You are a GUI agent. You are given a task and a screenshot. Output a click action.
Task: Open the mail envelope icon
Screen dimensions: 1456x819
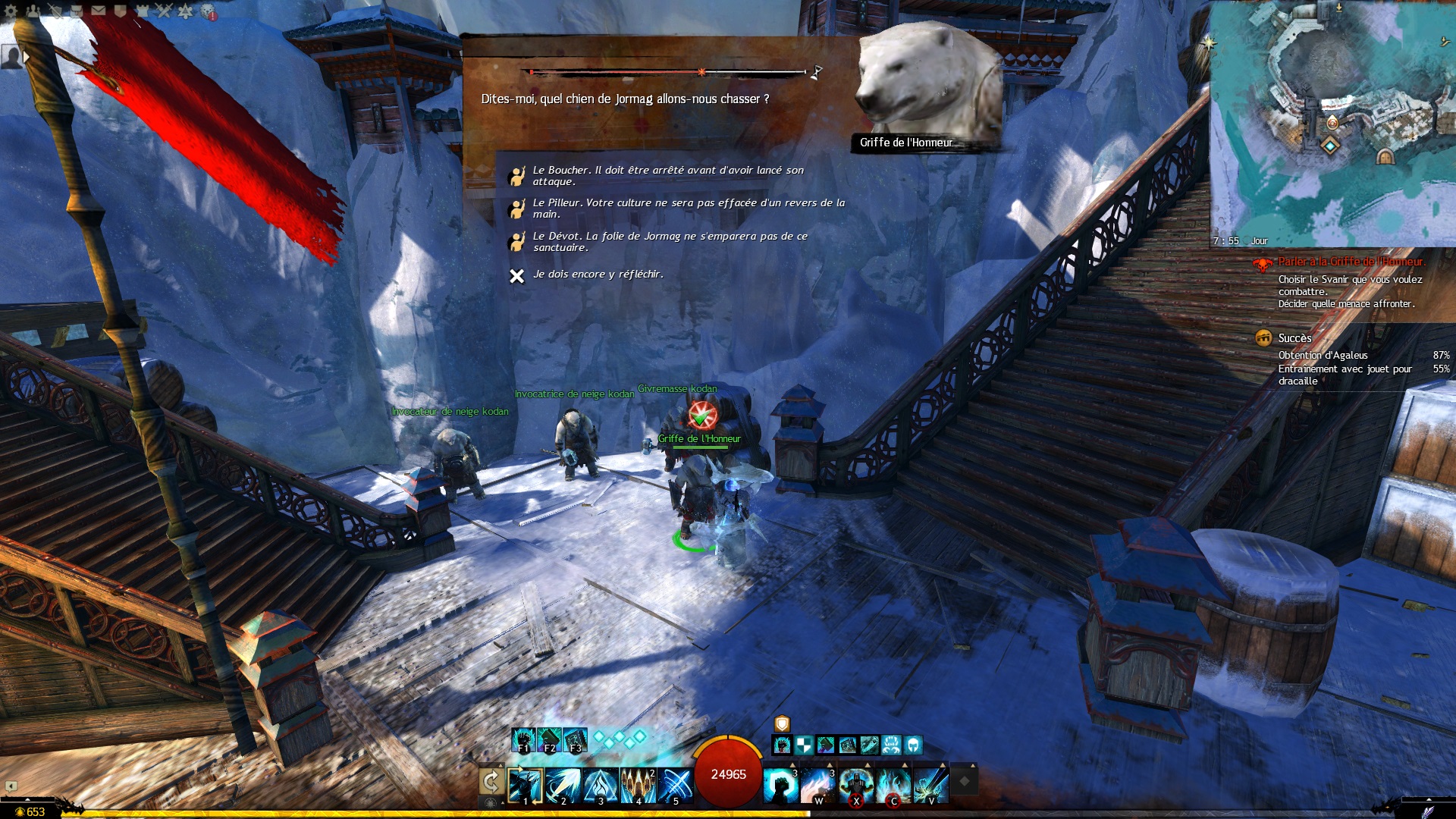click(x=99, y=11)
